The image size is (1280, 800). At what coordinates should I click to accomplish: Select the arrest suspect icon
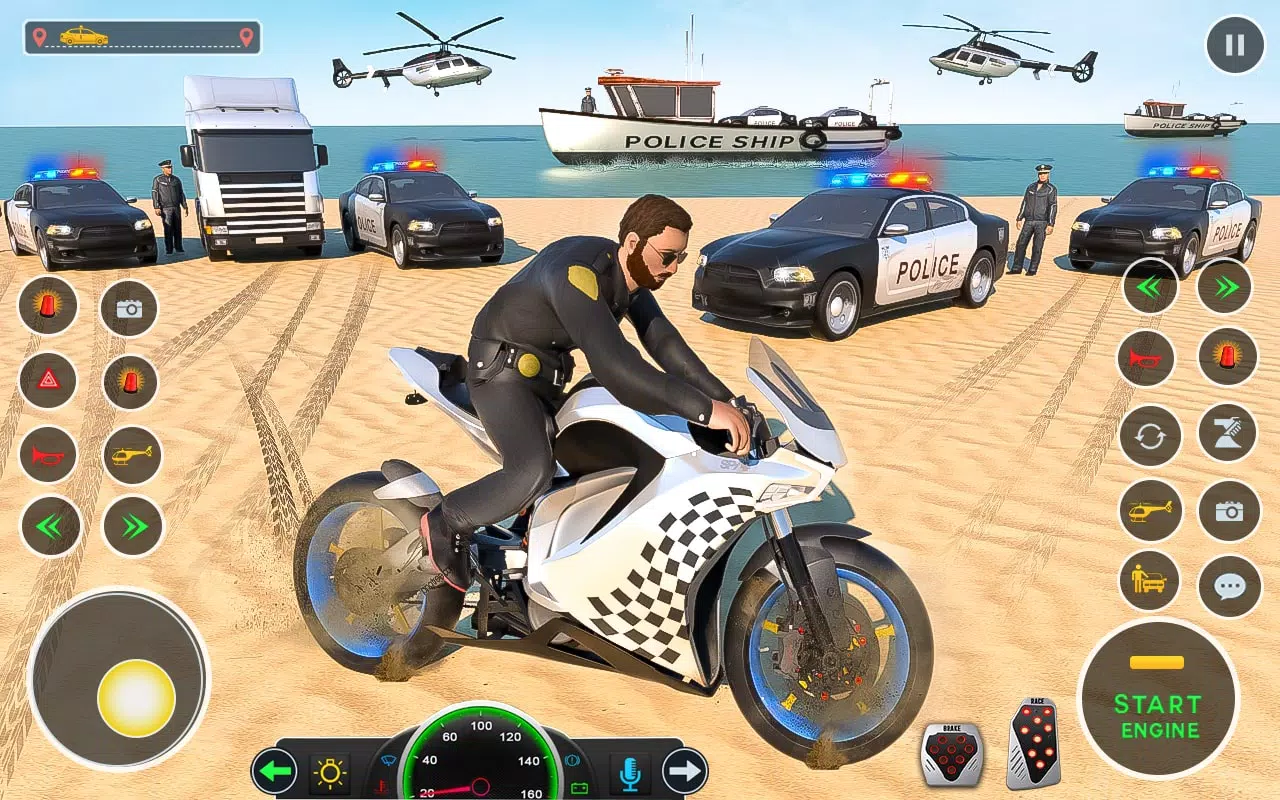click(1149, 581)
